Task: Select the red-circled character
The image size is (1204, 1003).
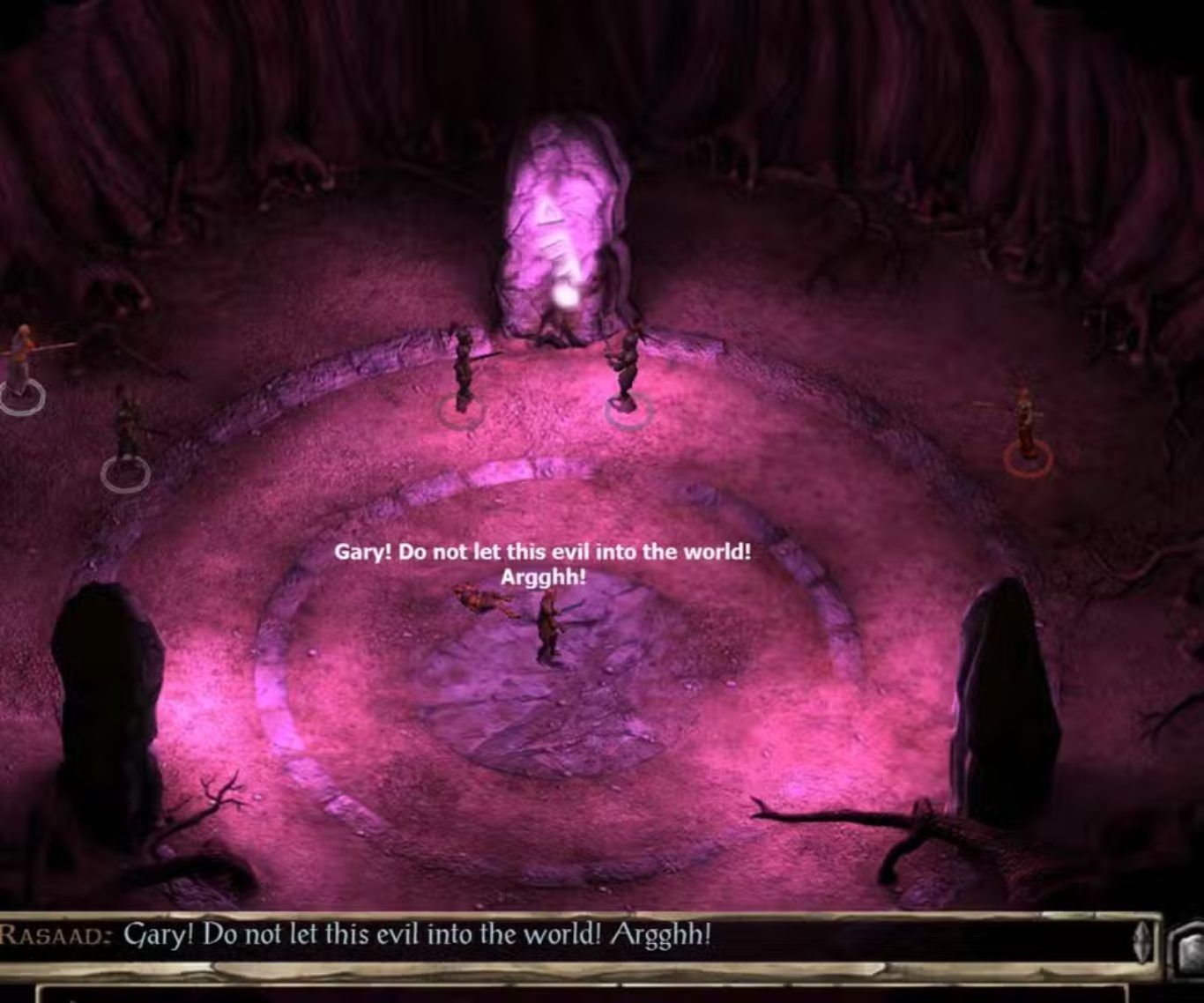Action: point(1025,428)
